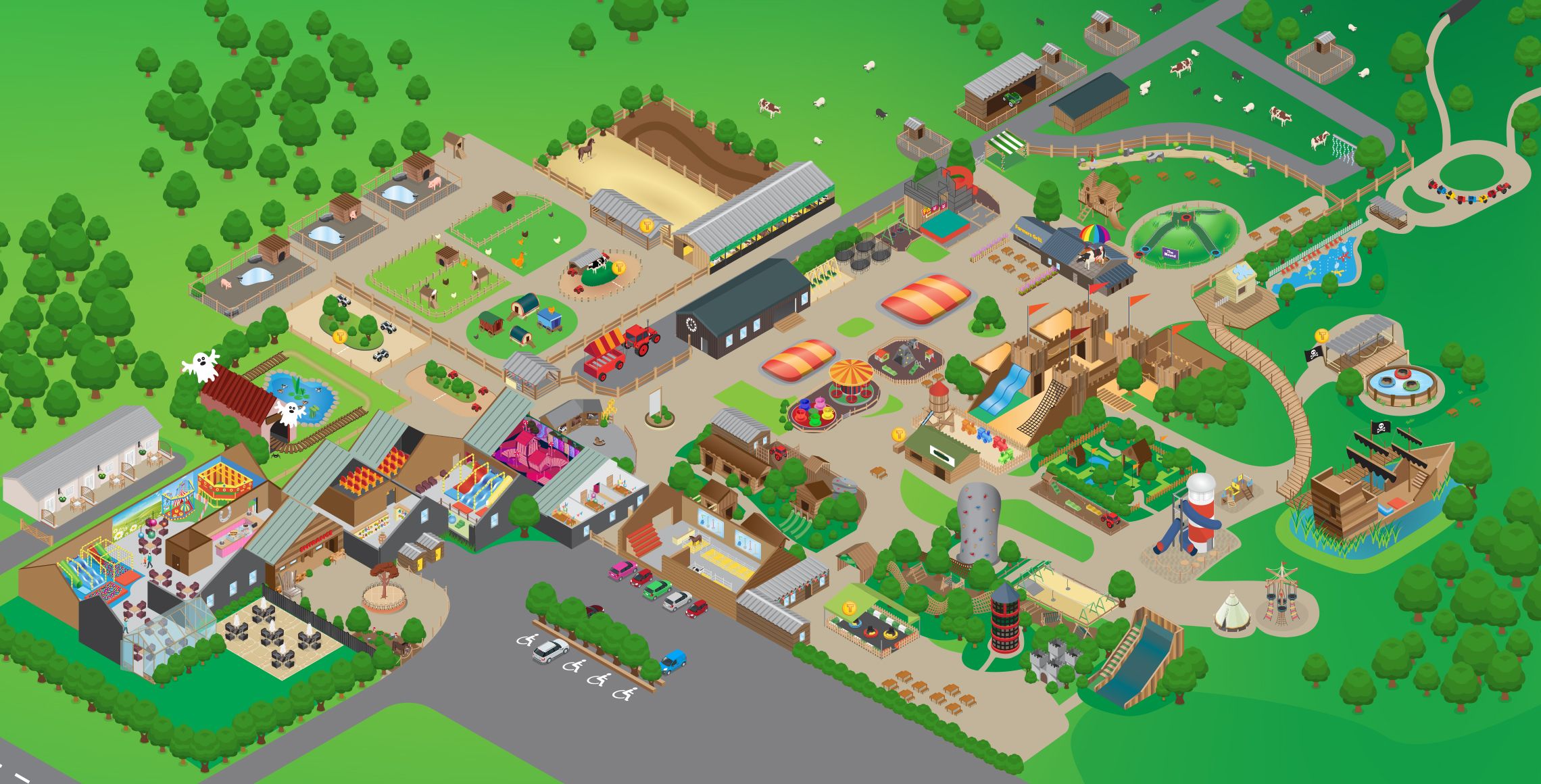Choose the token marker on the grey shed roof

(647, 226)
